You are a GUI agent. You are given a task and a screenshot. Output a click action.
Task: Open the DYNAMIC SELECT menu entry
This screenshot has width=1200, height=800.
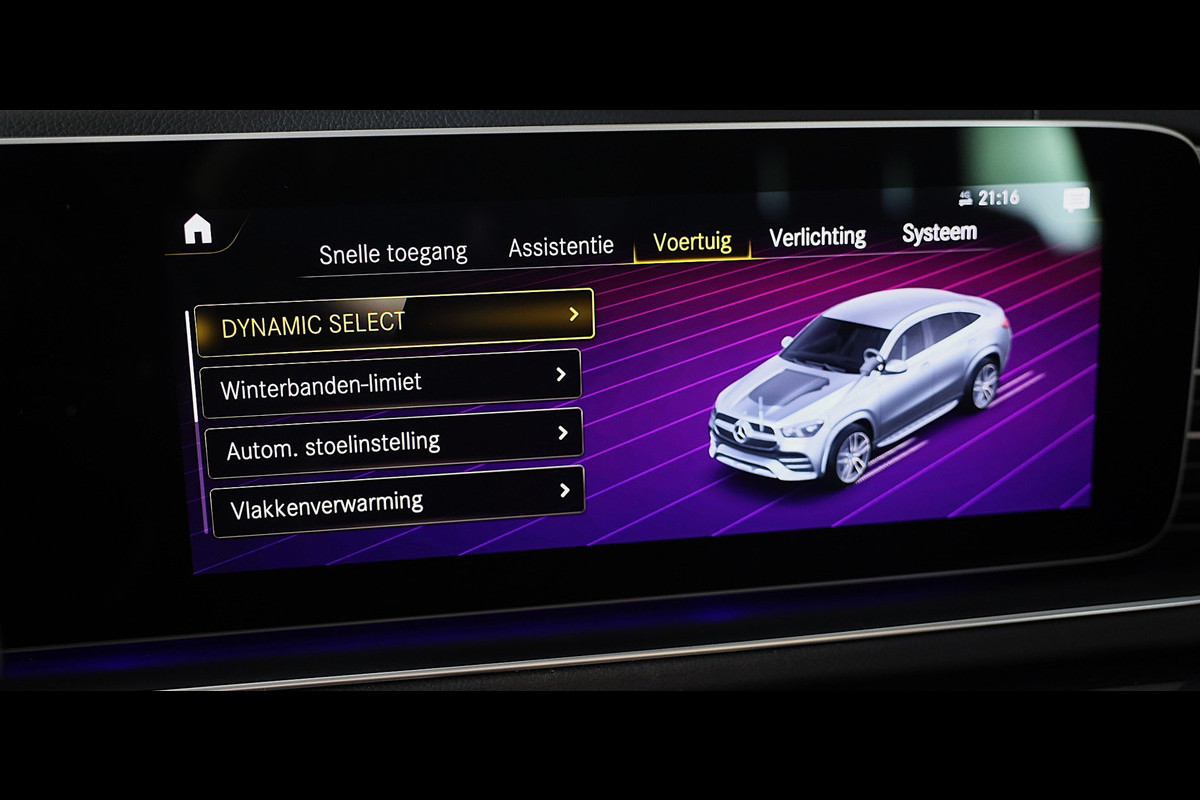coord(395,322)
